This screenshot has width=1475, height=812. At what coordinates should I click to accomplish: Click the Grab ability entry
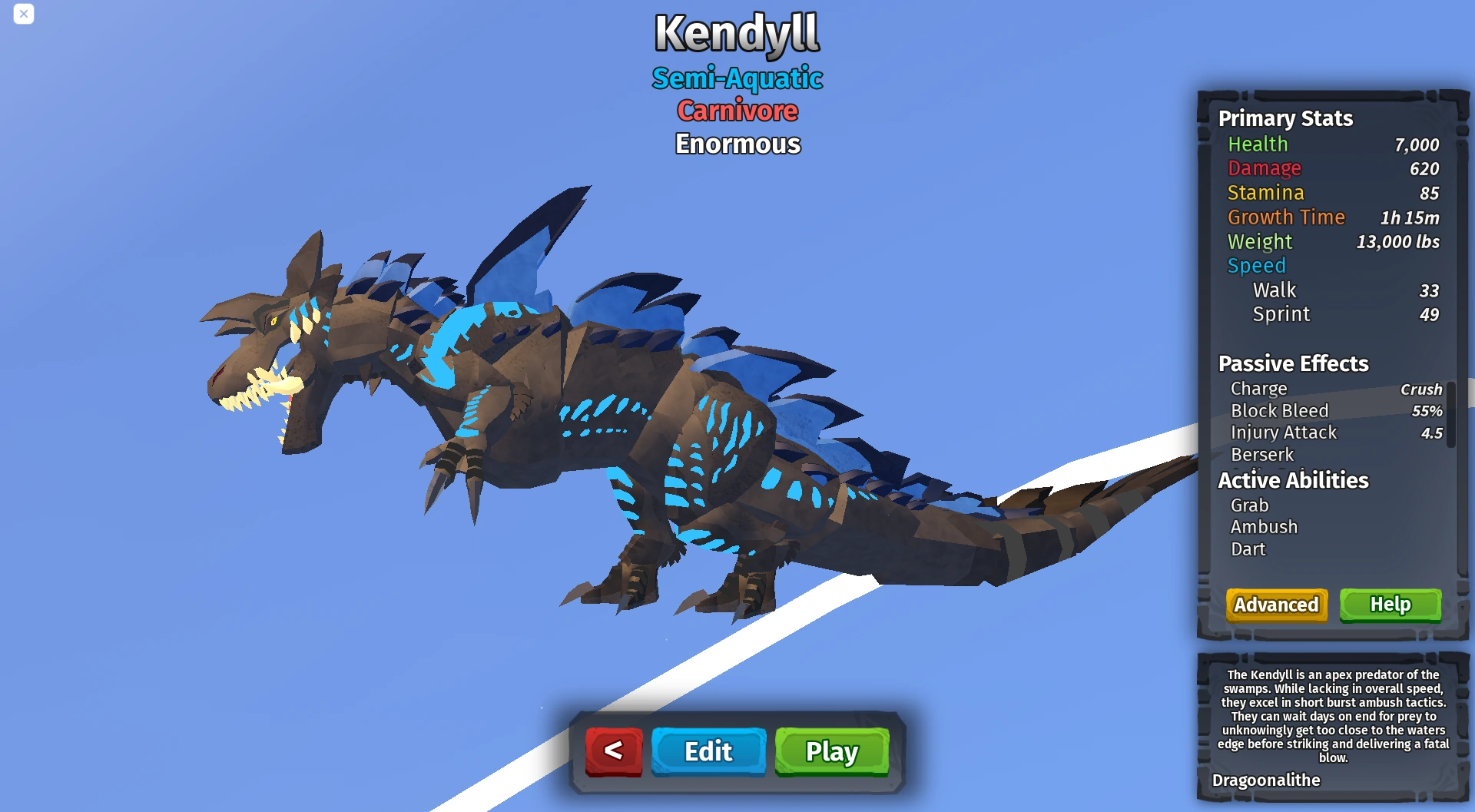pos(1250,505)
